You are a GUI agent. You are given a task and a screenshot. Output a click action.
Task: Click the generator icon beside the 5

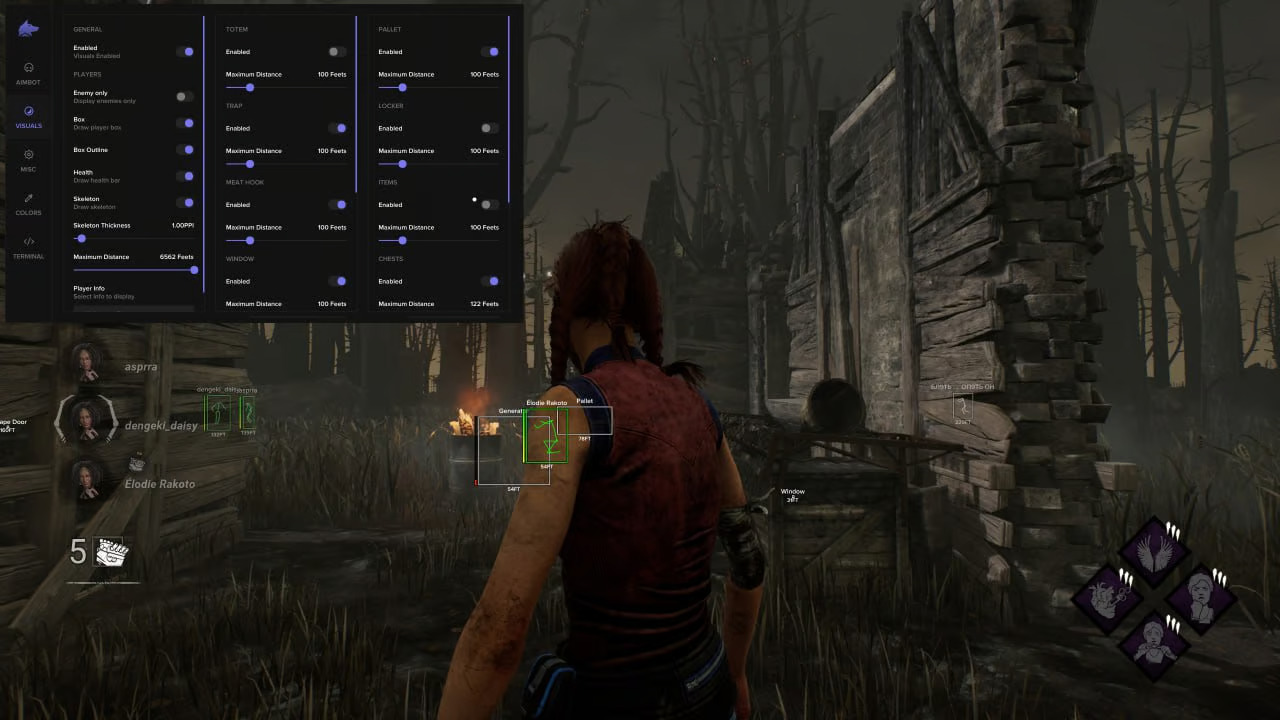click(x=108, y=552)
